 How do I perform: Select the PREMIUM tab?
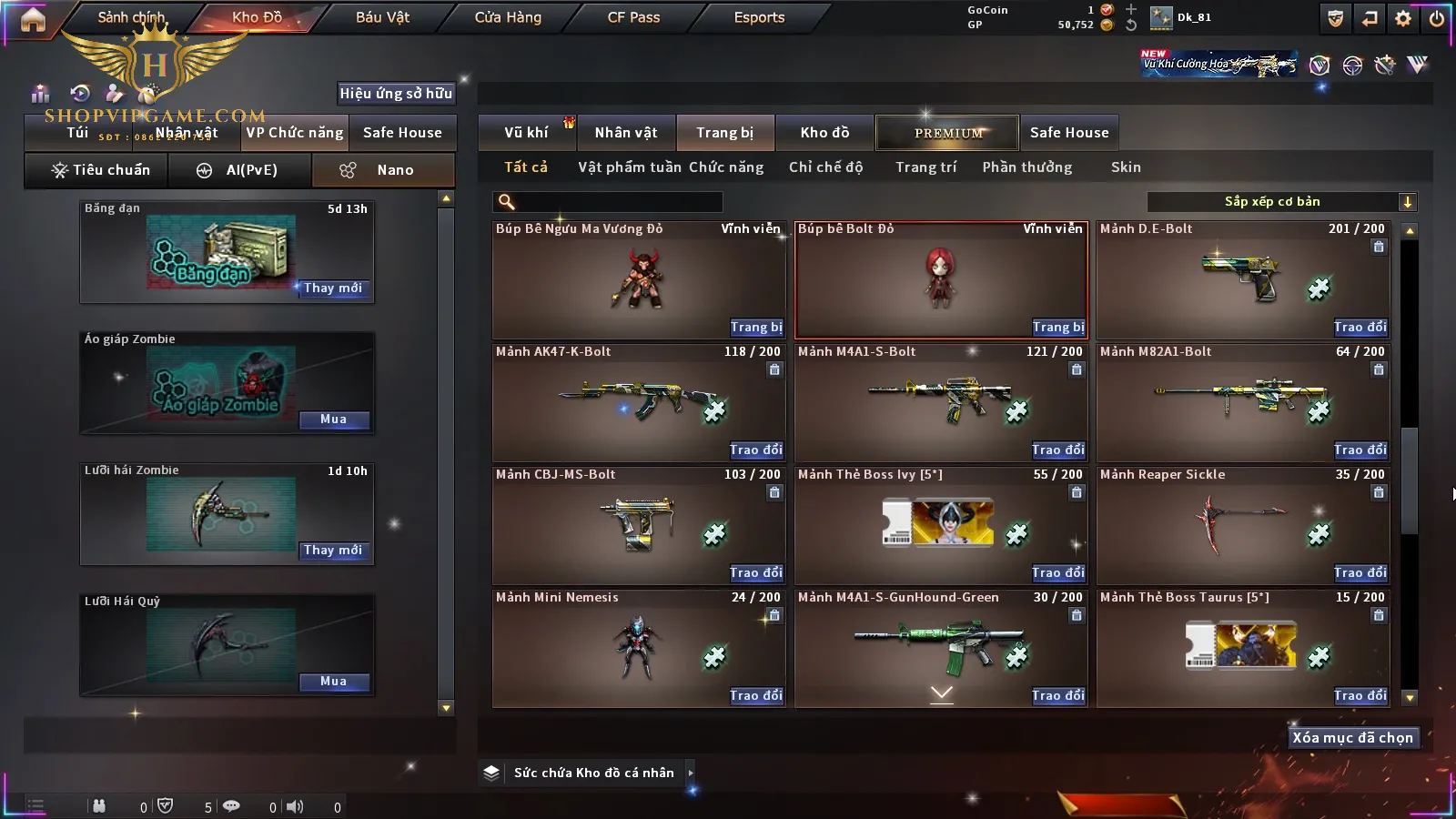pos(948,133)
